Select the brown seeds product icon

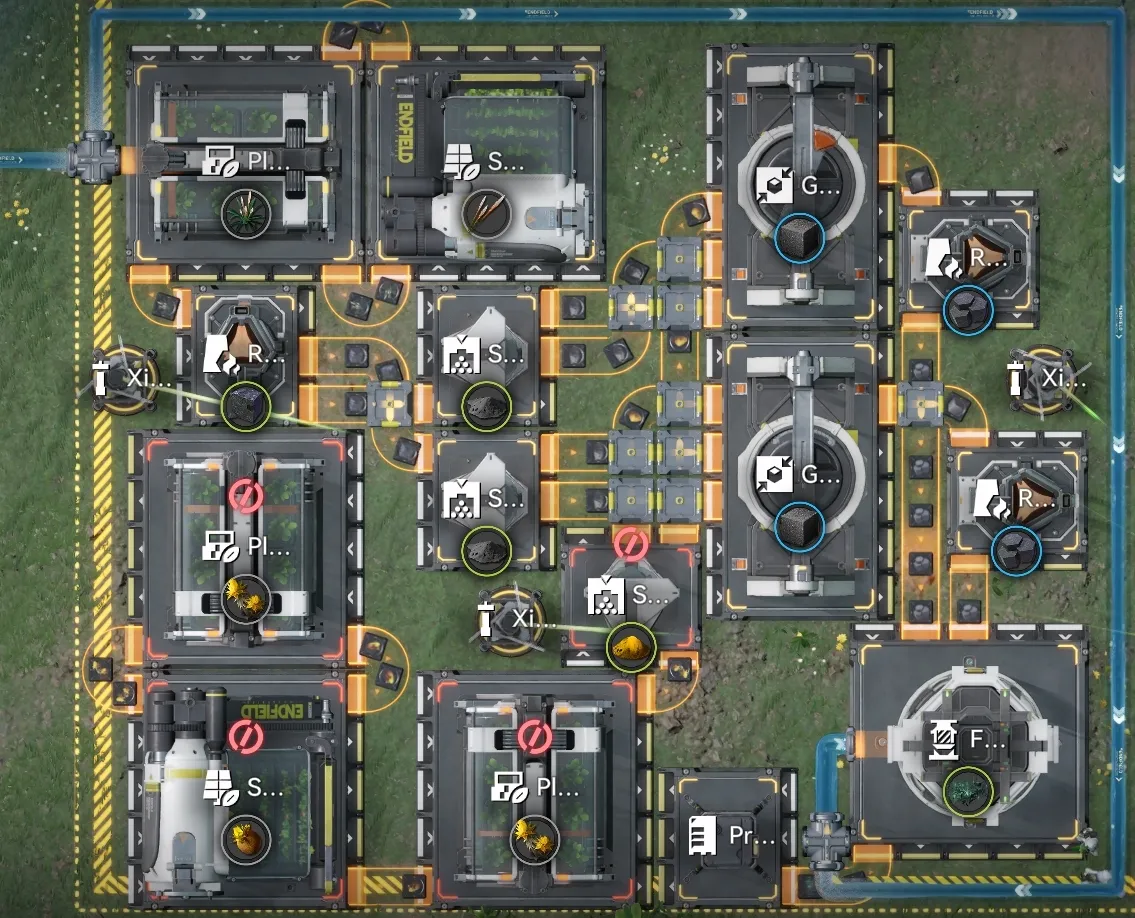(x=489, y=213)
